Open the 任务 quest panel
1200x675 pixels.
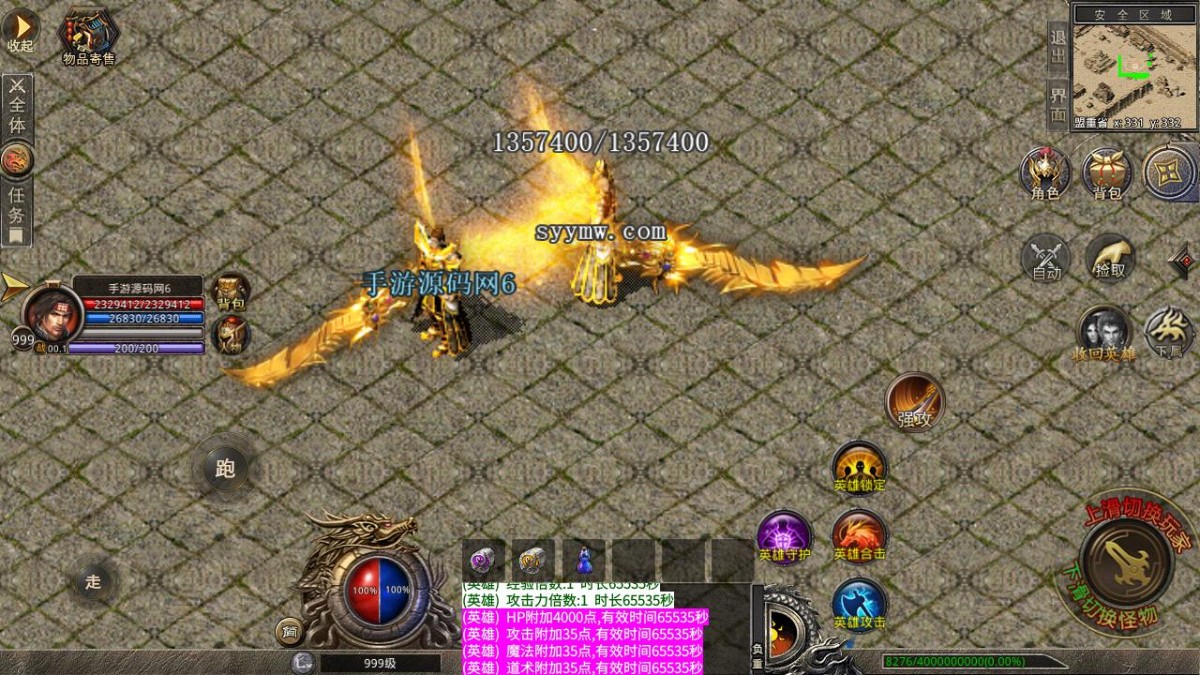[16, 205]
